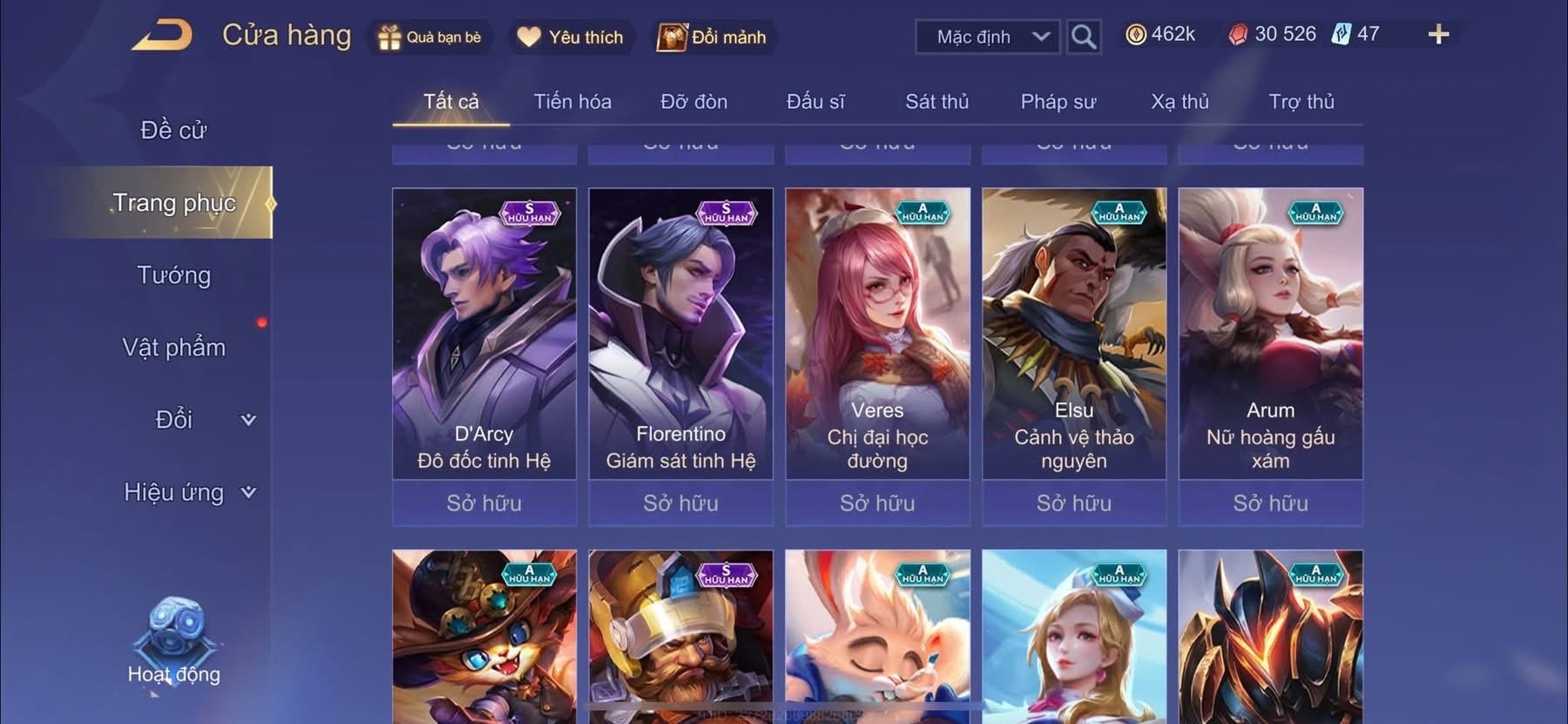1568x724 pixels.
Task: Open the Vật phẩm section
Action: [173, 348]
